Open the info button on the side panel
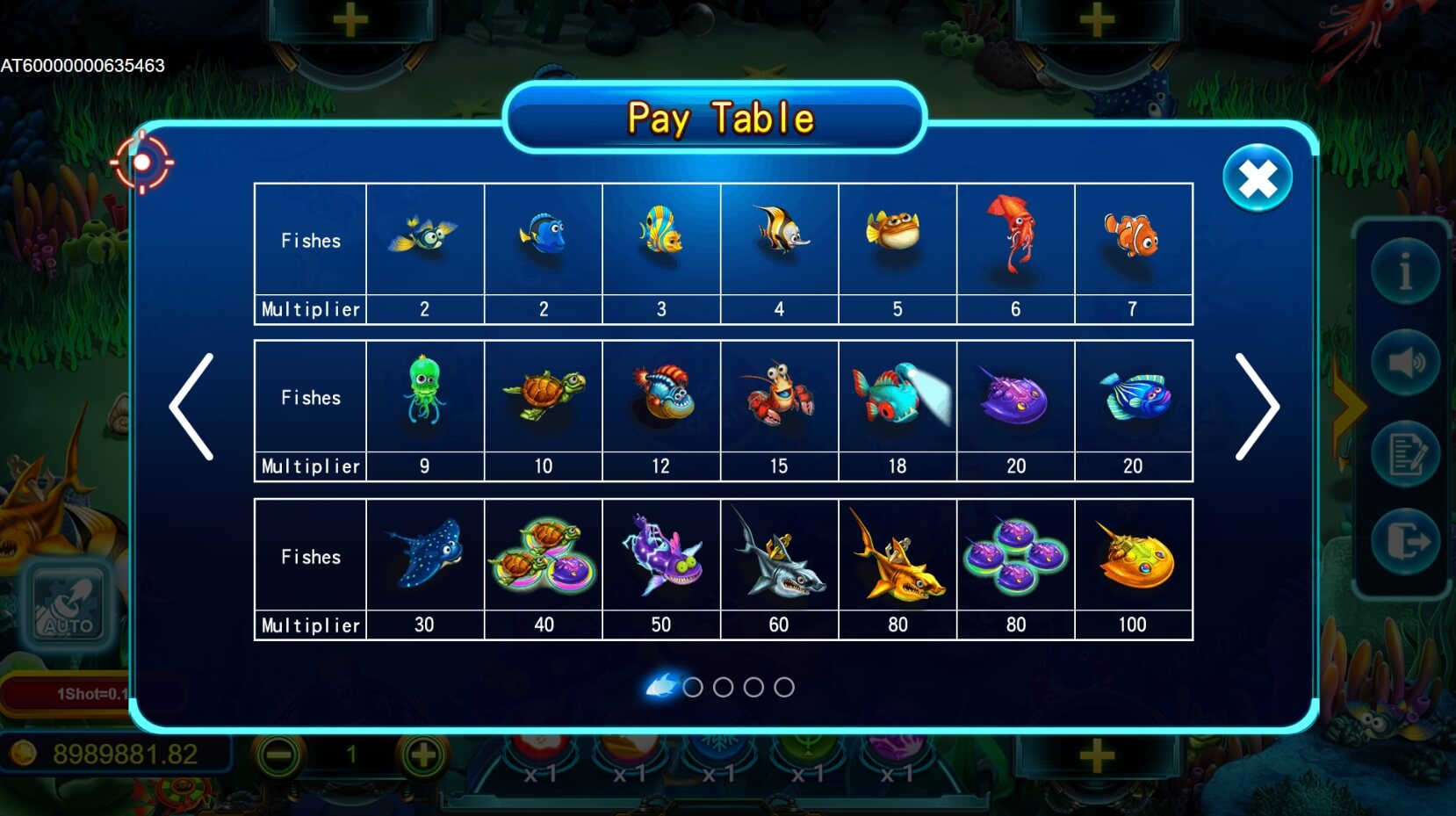Viewport: 1456px width, 816px height. coord(1405,271)
